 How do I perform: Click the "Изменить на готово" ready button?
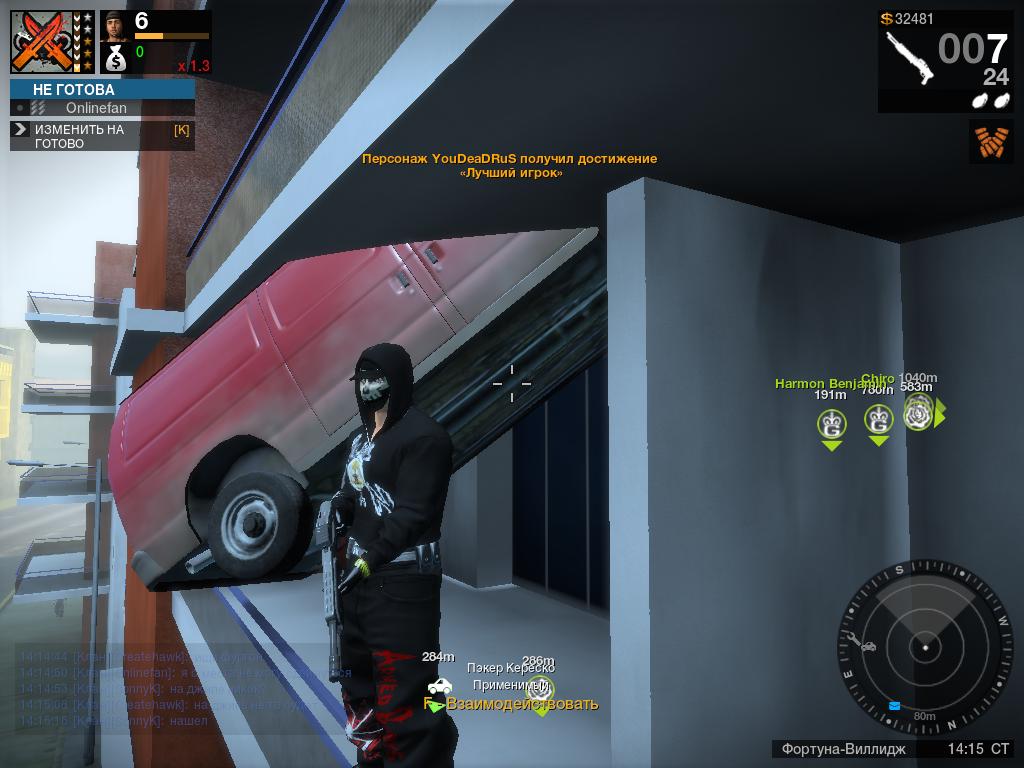(102, 136)
